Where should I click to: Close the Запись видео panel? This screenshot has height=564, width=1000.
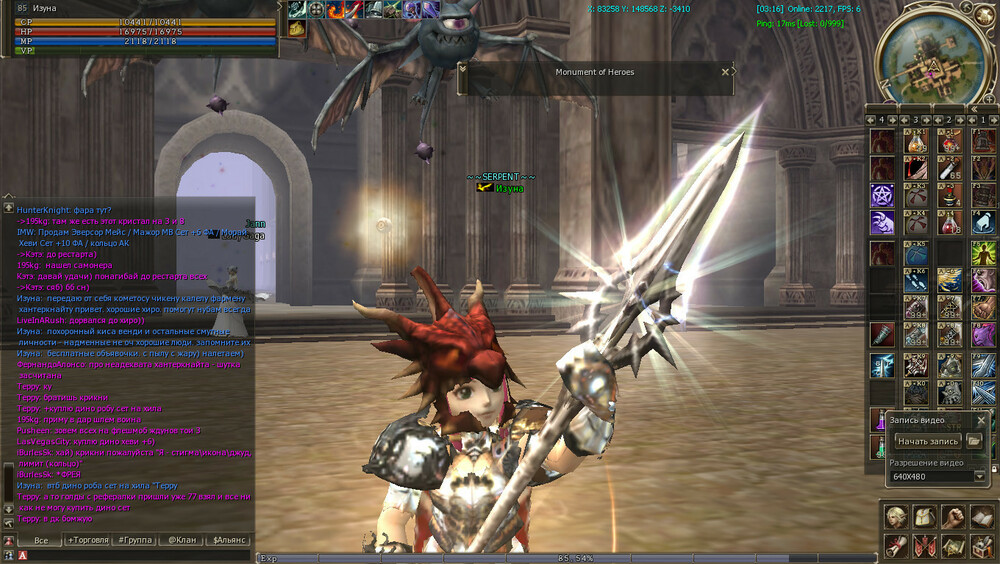tap(981, 421)
